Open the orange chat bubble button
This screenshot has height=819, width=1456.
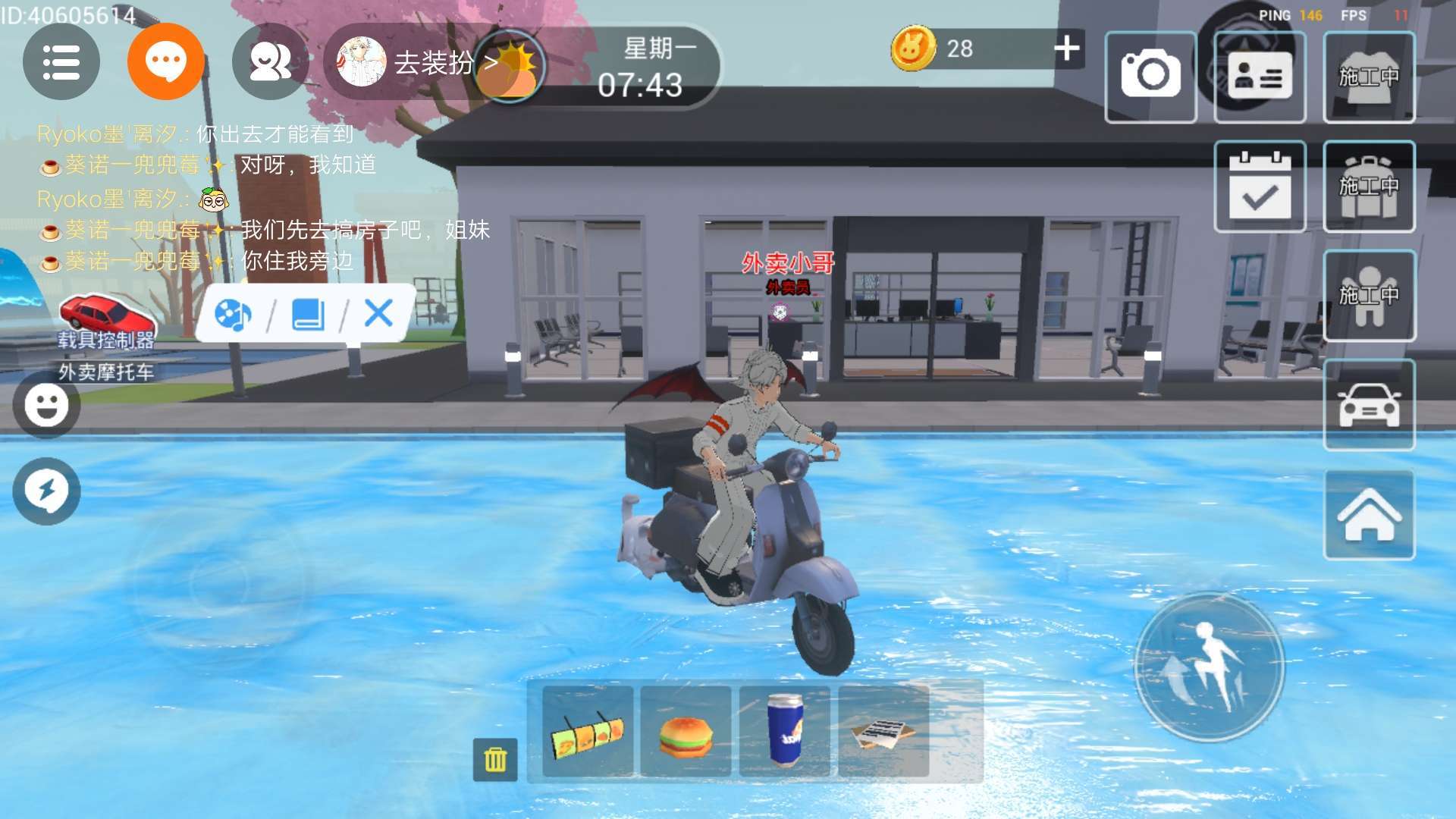click(166, 61)
